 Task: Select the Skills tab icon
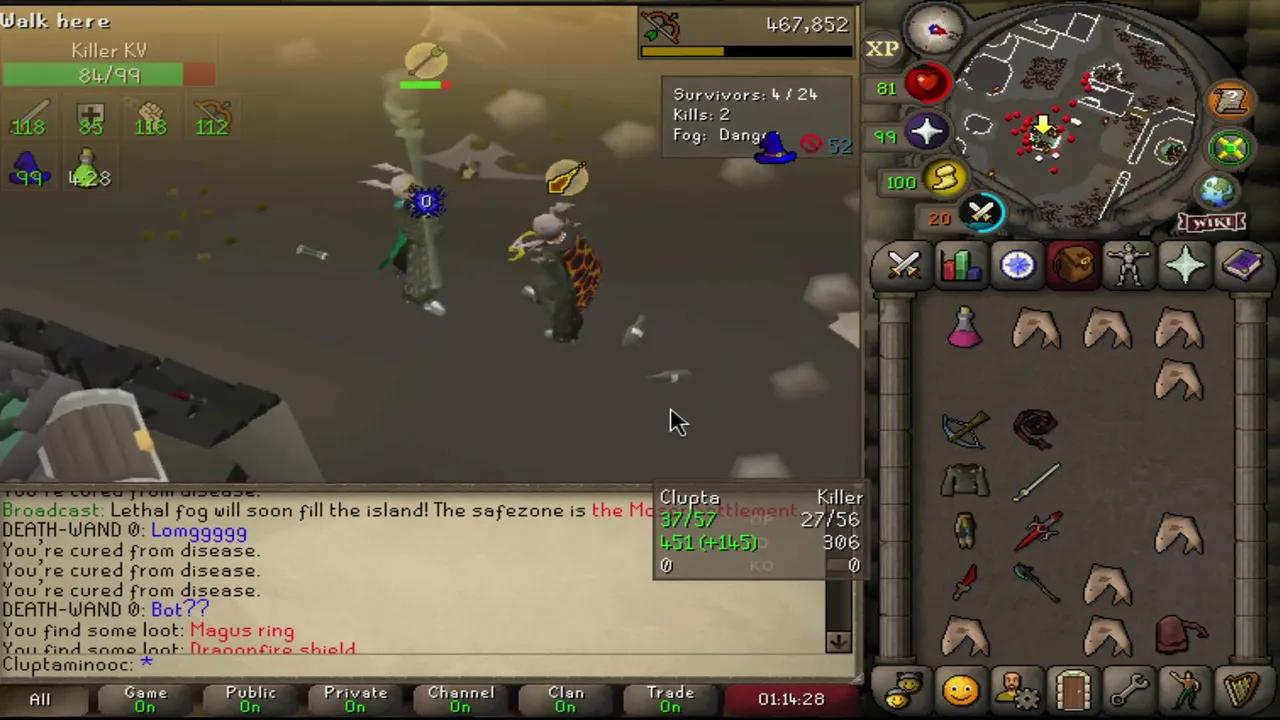[x=959, y=264]
